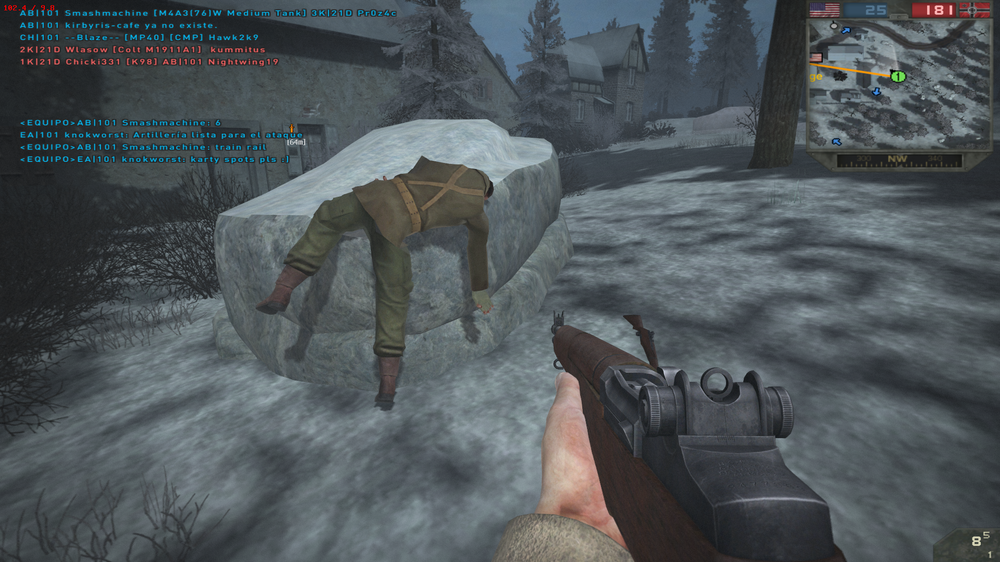
Task: Click the NW compass strip below the minimap
Action: [899, 160]
